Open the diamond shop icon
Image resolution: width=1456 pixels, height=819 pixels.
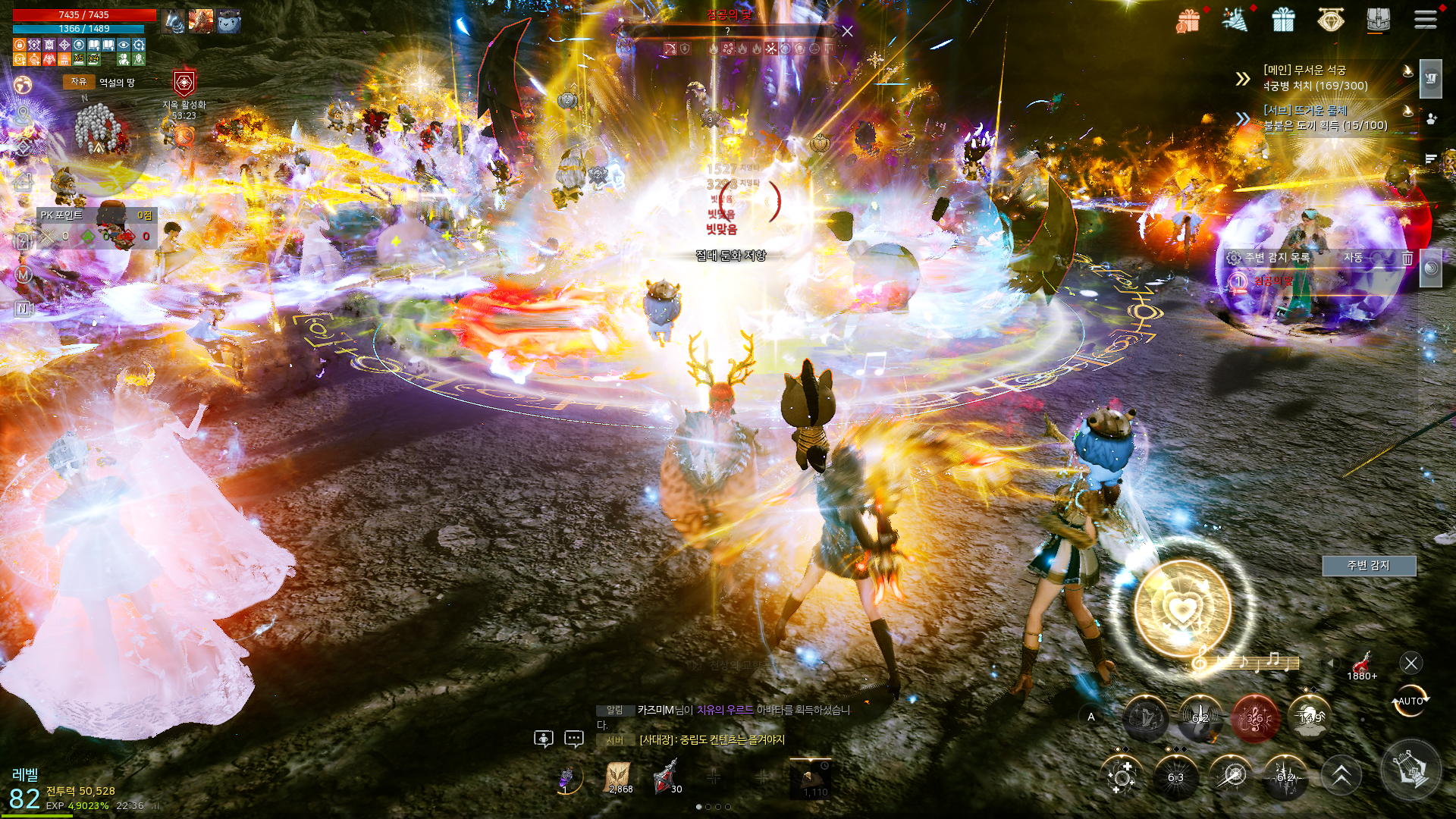(1330, 20)
